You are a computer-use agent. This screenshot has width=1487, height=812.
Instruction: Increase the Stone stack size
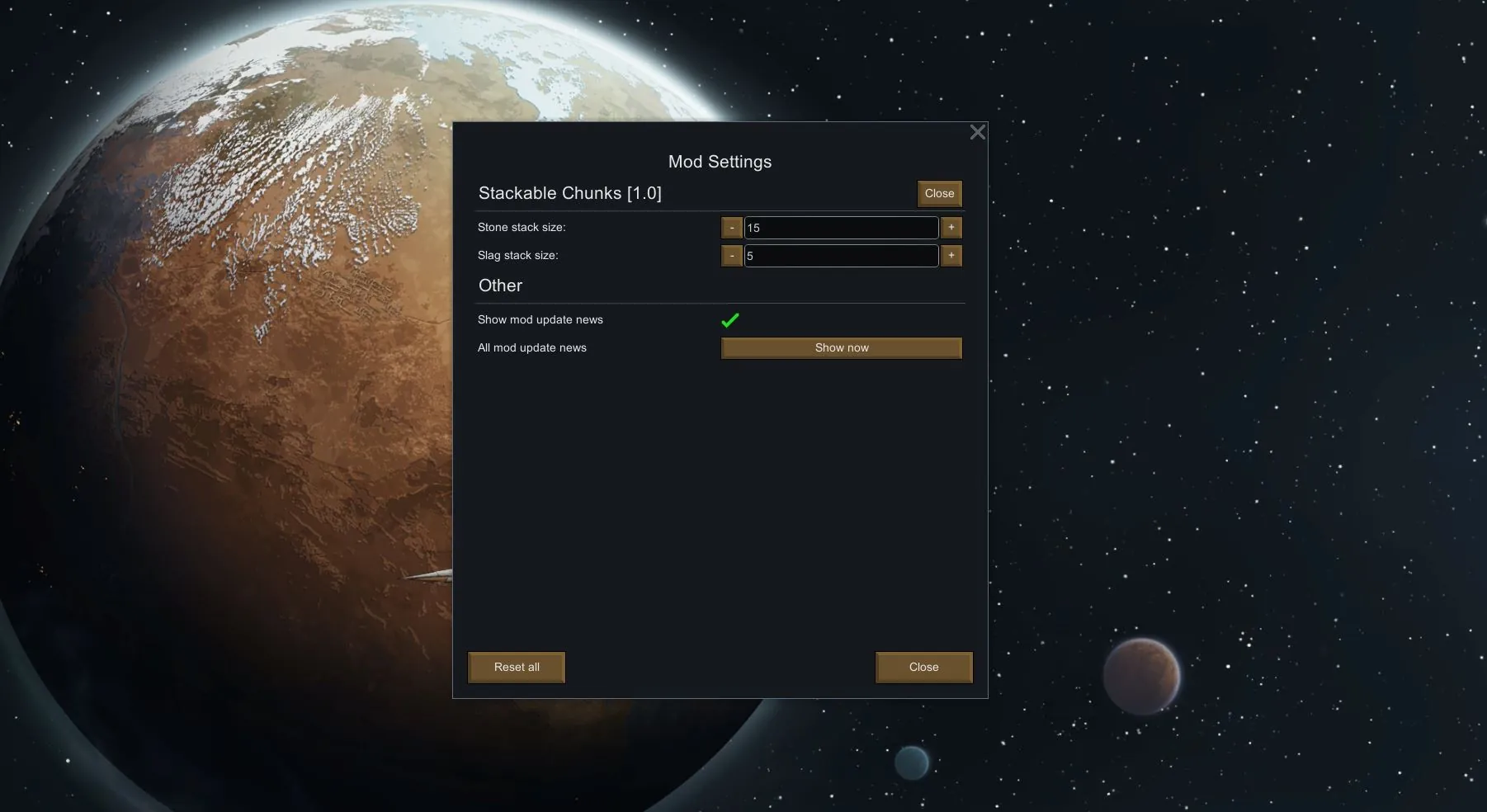coord(951,228)
